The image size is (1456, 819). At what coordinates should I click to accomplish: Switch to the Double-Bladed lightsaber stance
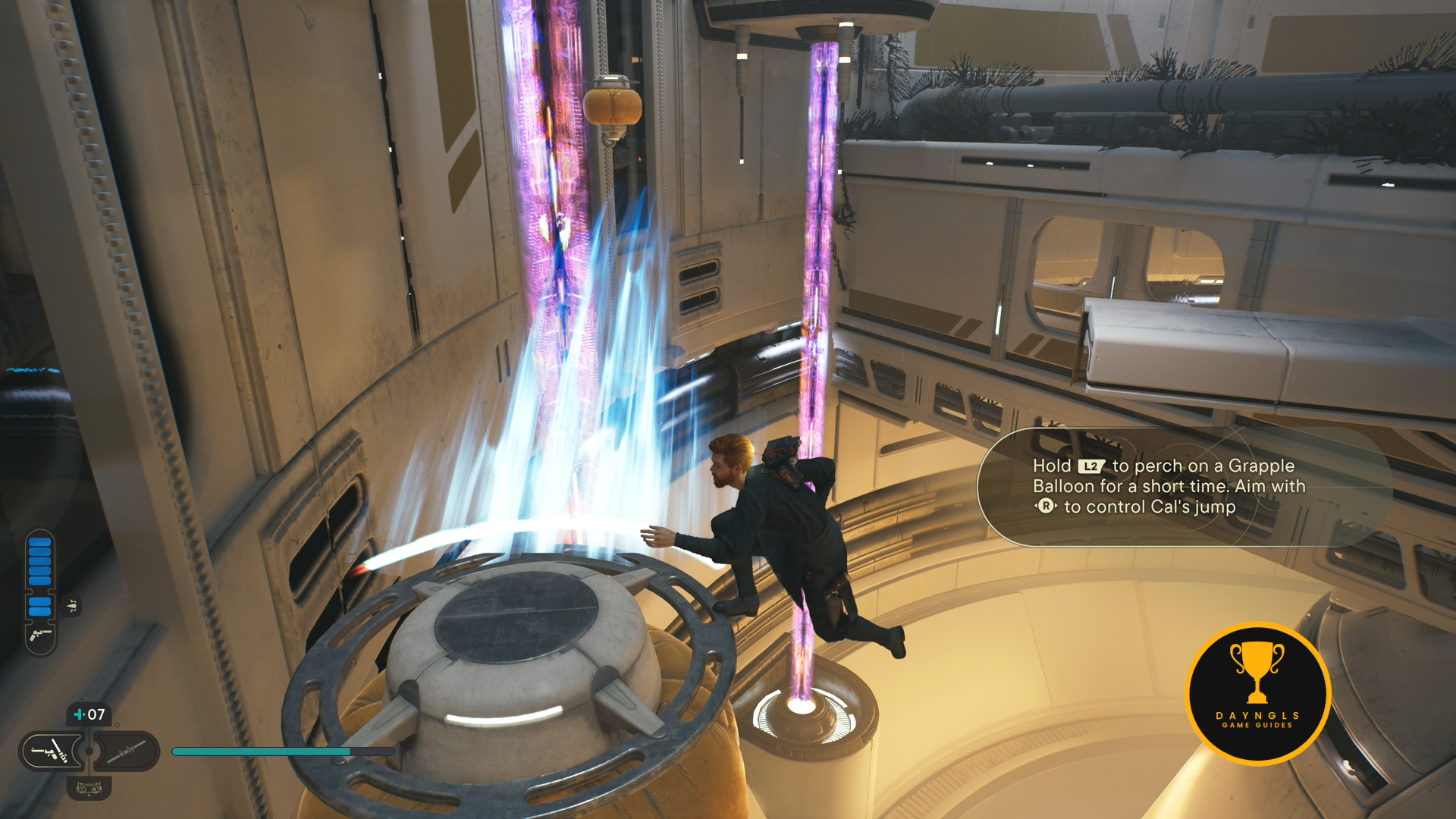[x=126, y=752]
